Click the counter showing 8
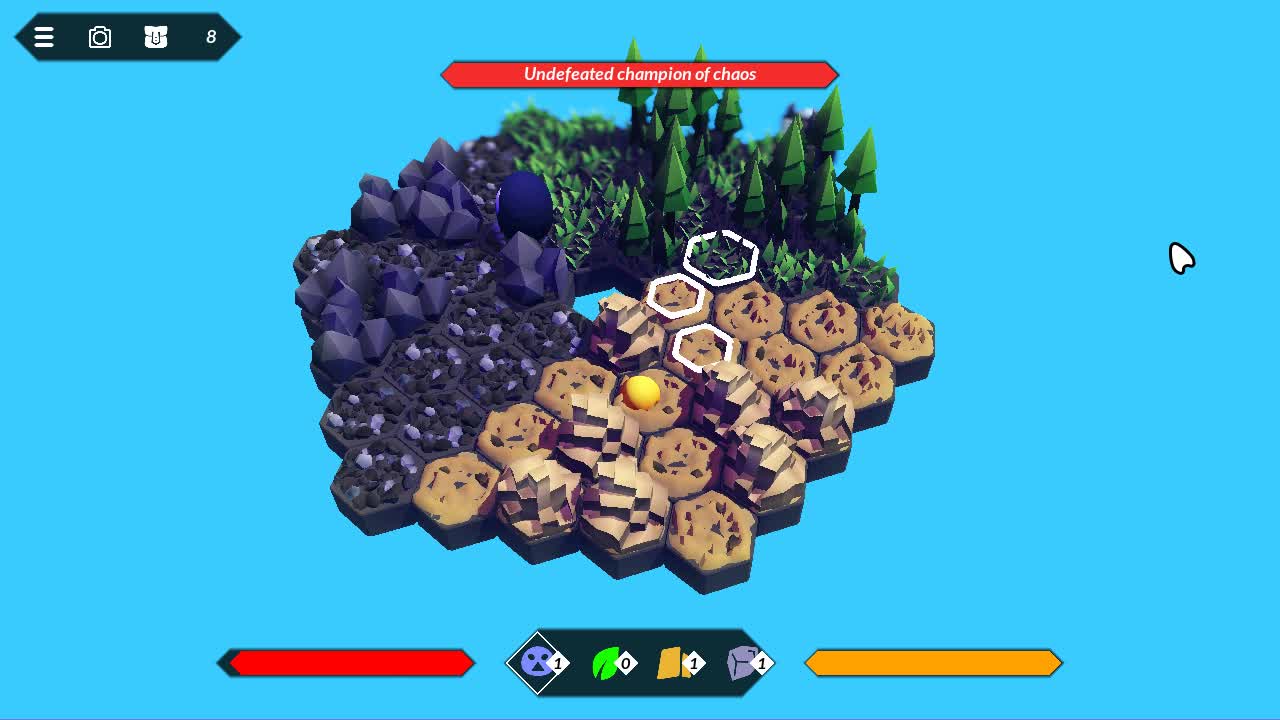 click(x=211, y=37)
